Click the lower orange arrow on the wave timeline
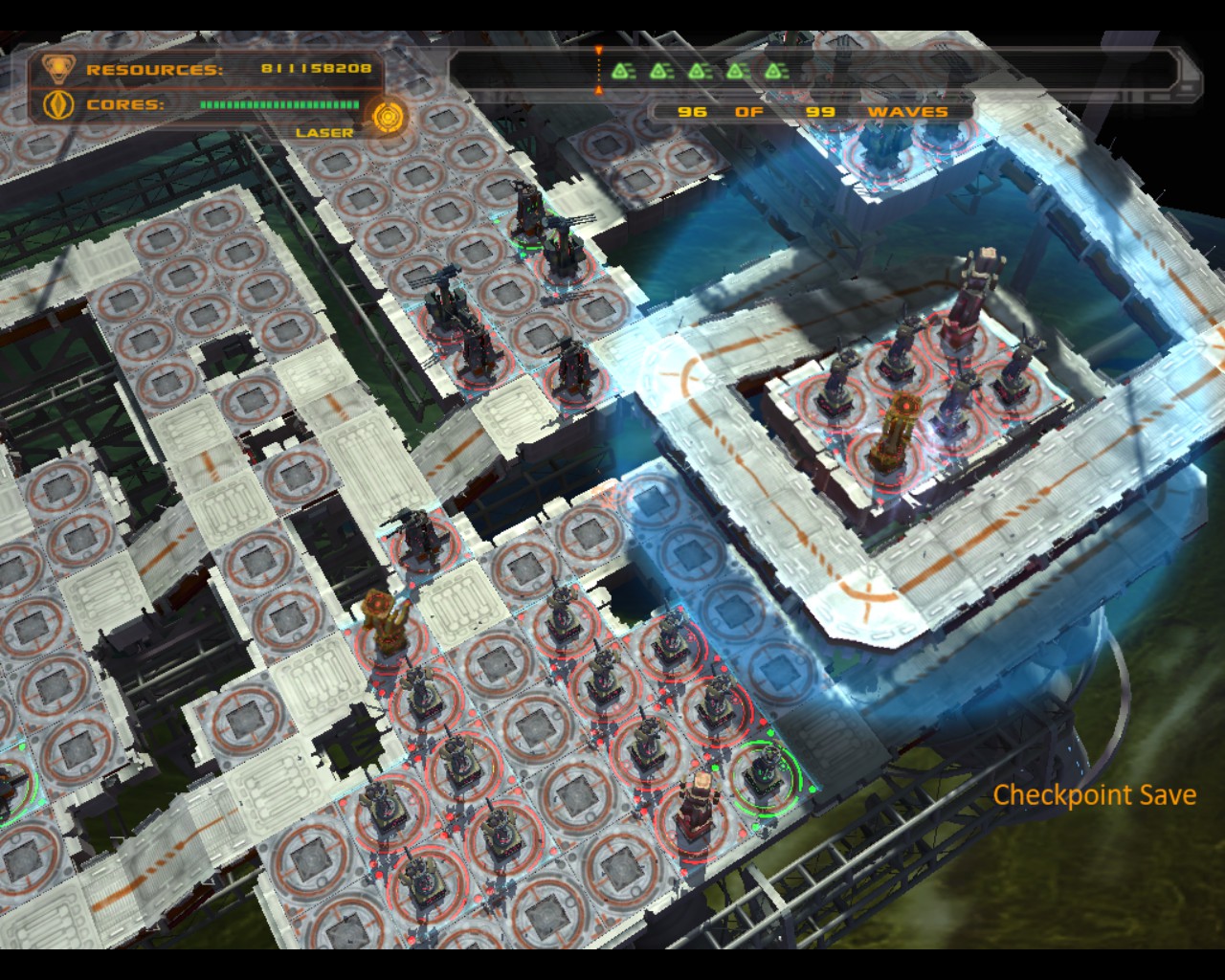This screenshot has height=980, width=1225. point(599,88)
